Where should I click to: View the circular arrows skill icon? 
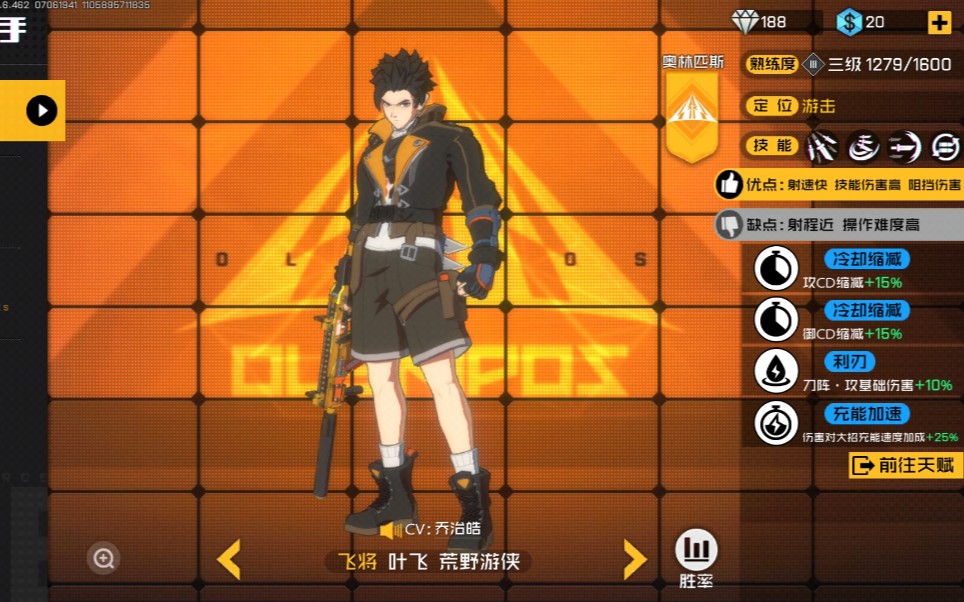coord(944,146)
